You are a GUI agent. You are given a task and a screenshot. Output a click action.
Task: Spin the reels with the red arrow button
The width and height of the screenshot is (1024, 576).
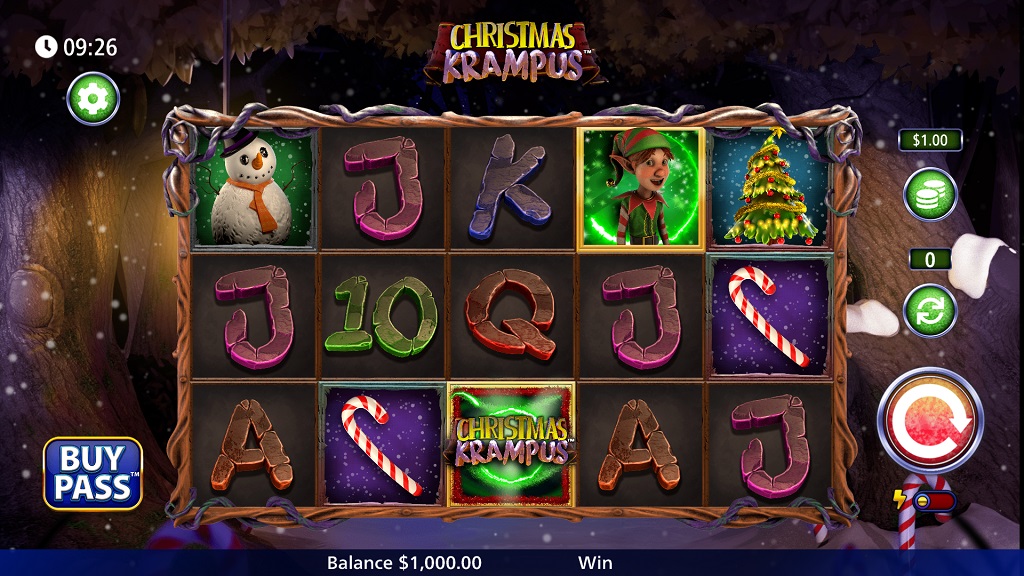pos(930,421)
